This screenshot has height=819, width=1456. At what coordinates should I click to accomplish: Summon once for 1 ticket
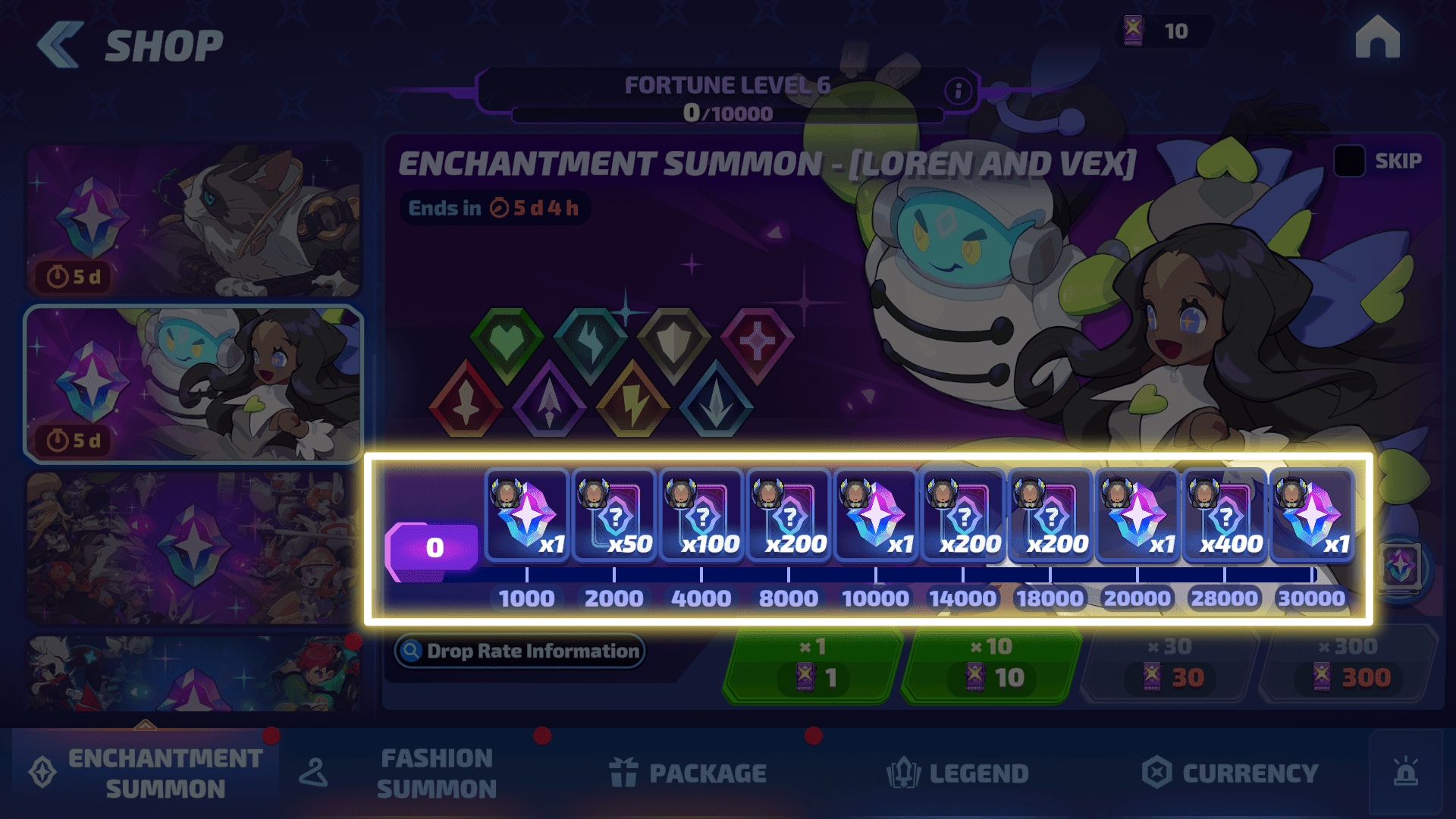point(813,664)
